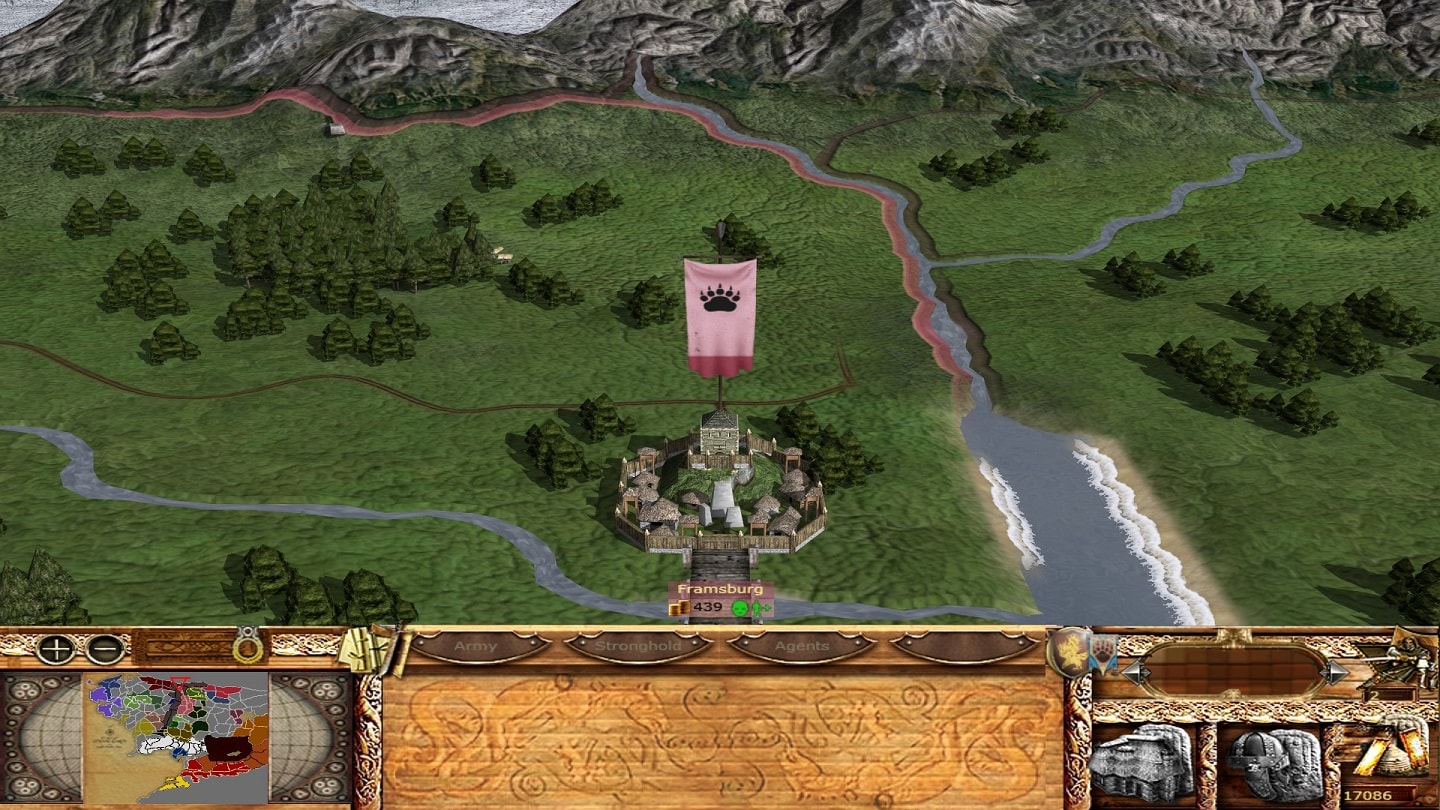
Task: Click the gold ring ornament above minimap
Action: [x=246, y=648]
